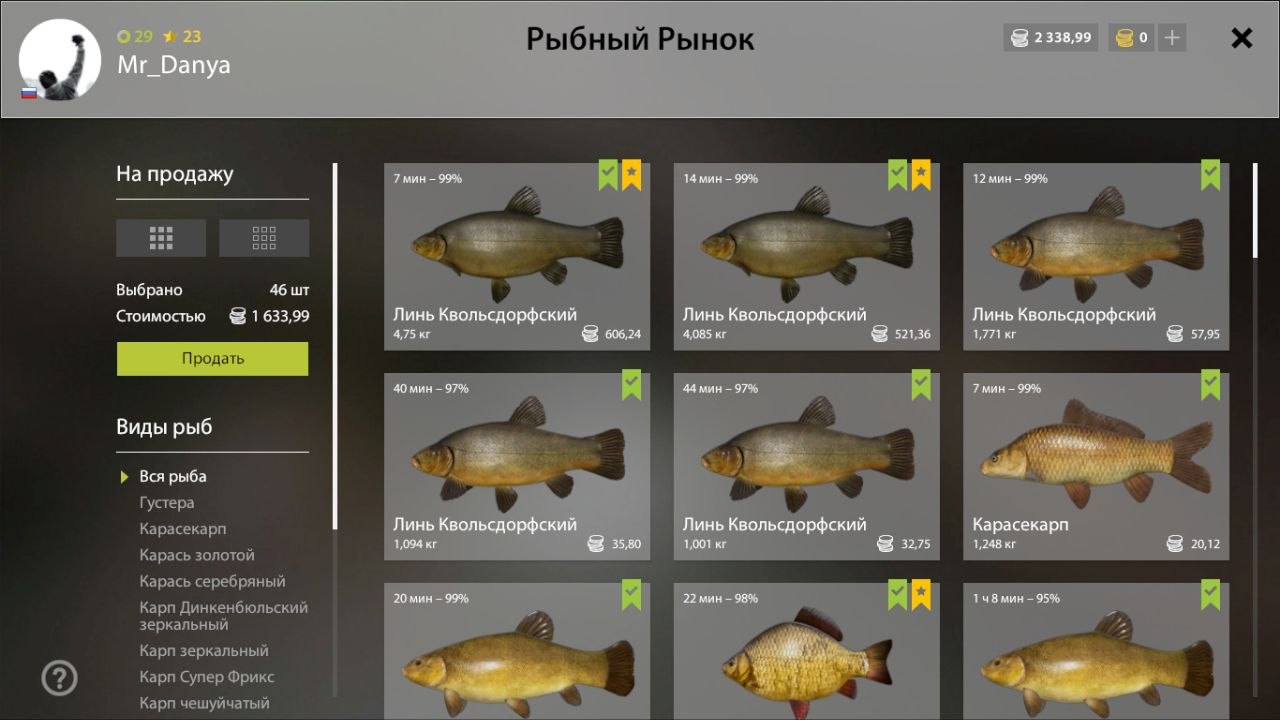Click the Продать button to sell fish
This screenshot has width=1280, height=720.
click(212, 358)
